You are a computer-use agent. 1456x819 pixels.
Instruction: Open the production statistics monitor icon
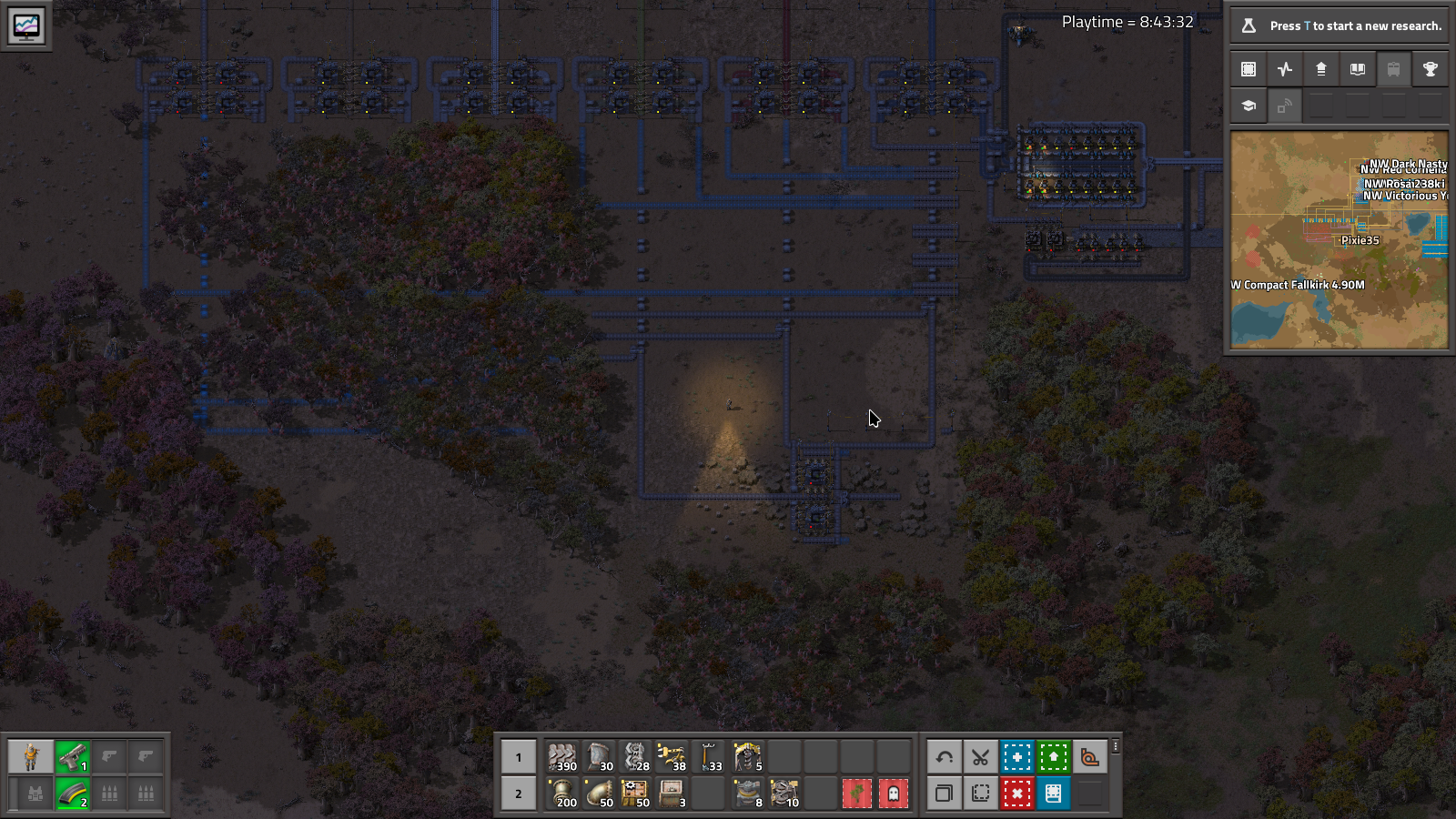(x=26, y=25)
